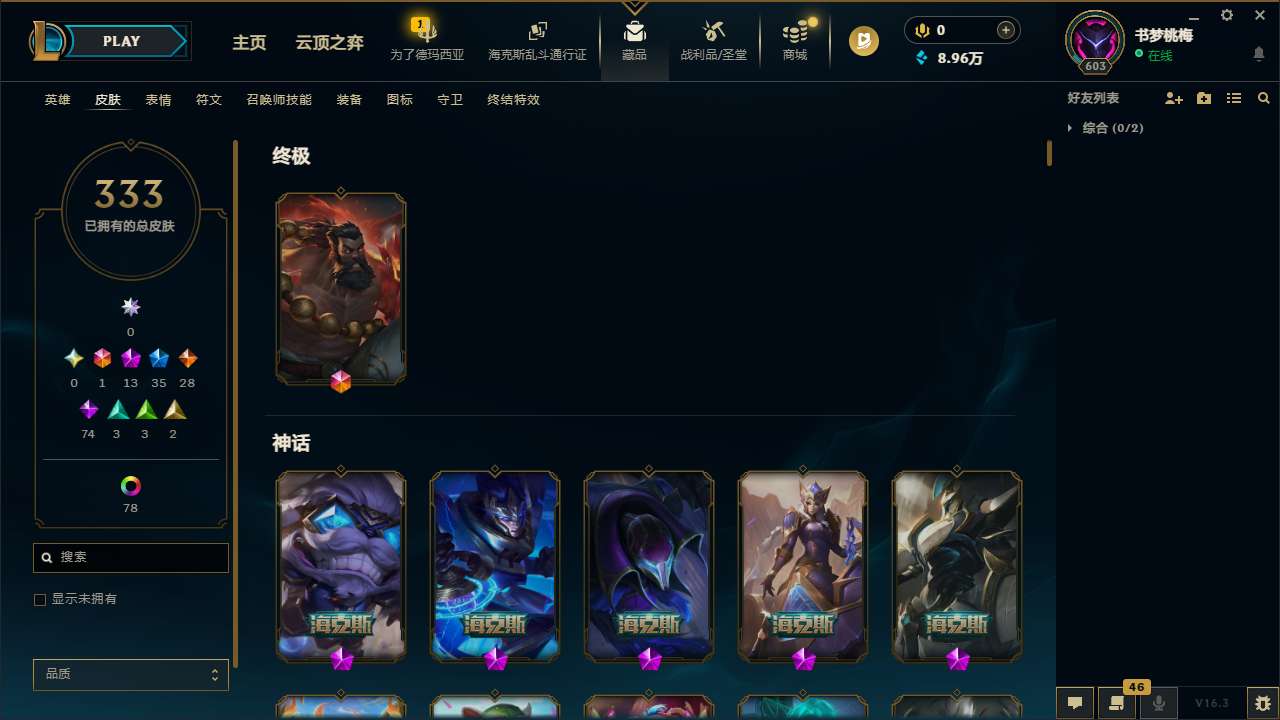This screenshot has height=720, width=1280.
Task: Mute the microphone in the status bar
Action: [x=1159, y=703]
